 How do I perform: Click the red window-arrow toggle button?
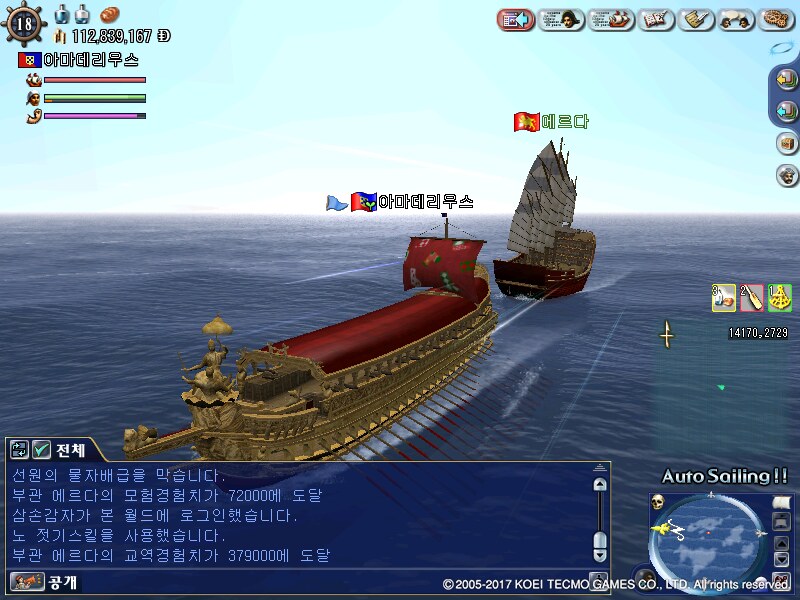515,18
